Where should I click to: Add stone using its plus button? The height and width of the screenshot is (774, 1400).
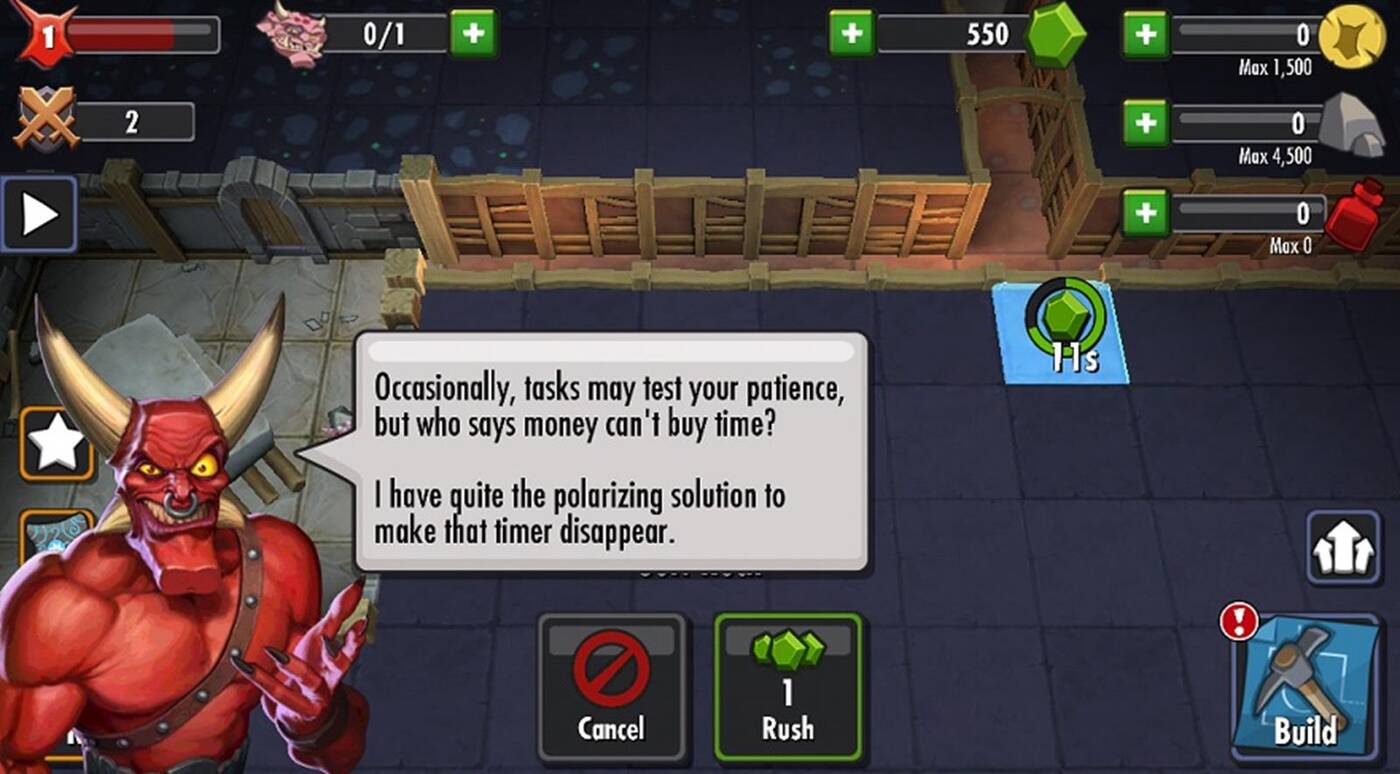(1146, 123)
